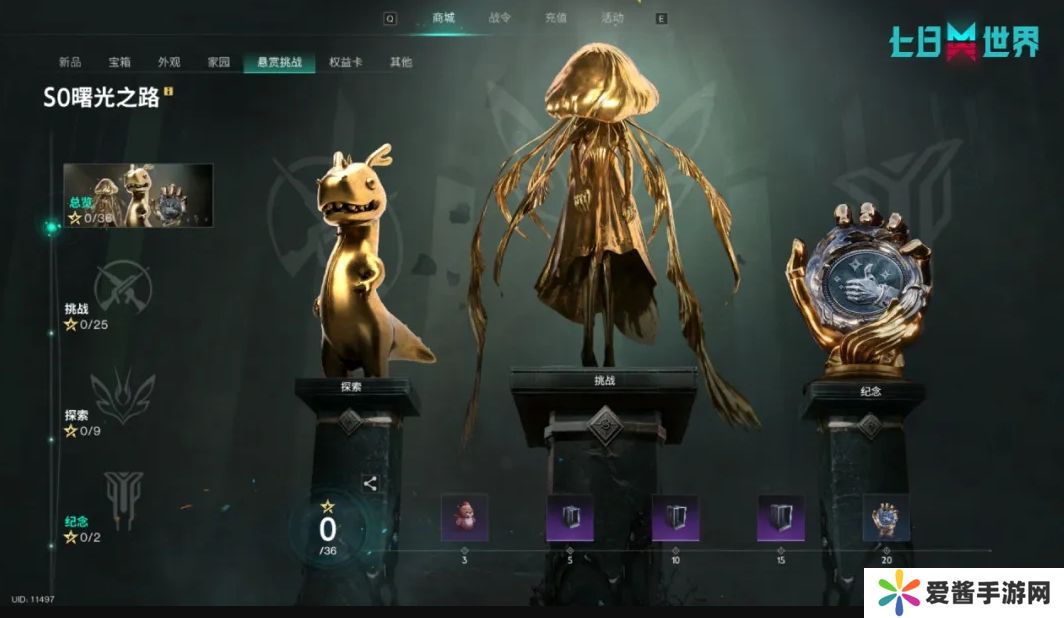Open the 充值 recharge tab

click(555, 18)
